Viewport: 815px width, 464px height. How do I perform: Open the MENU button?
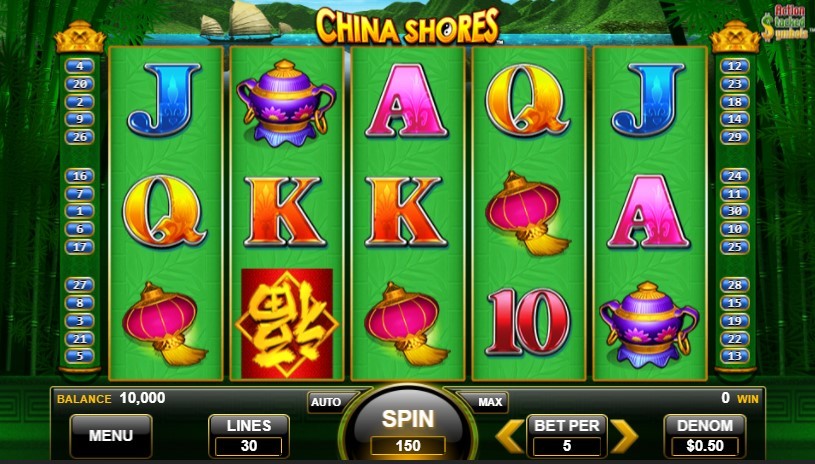(111, 436)
